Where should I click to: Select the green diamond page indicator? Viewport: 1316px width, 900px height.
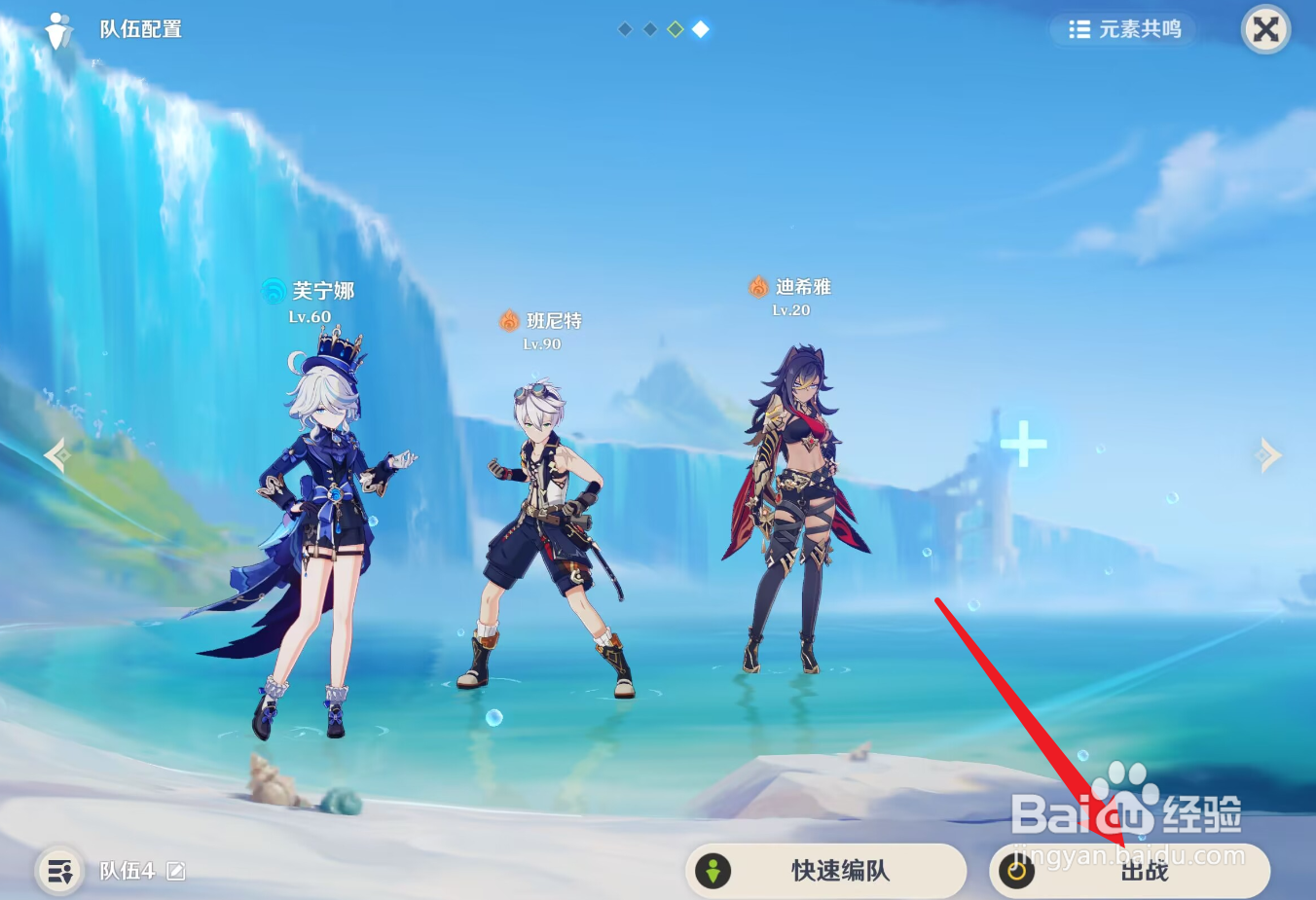[x=675, y=28]
